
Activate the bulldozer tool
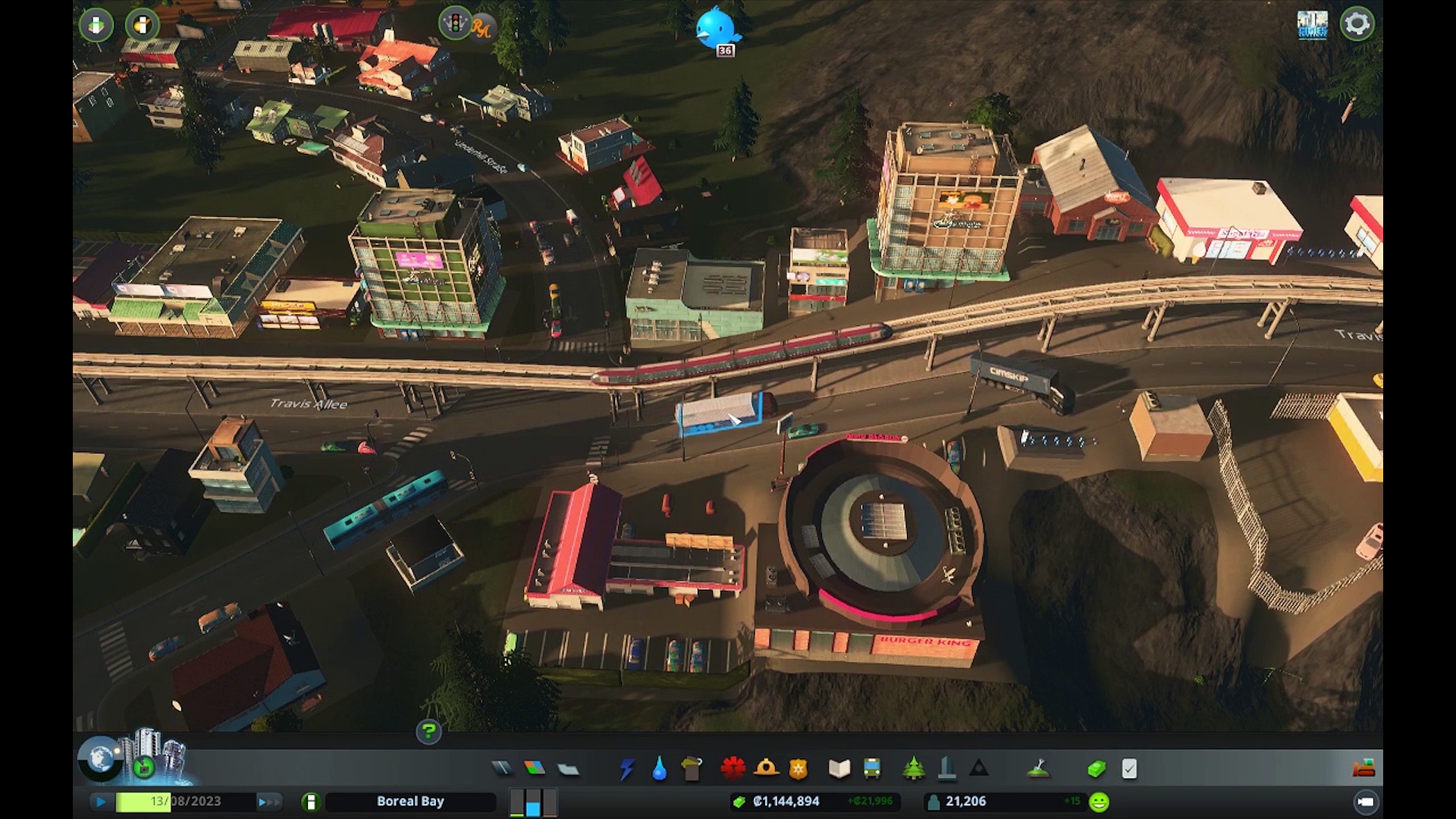(1363, 768)
